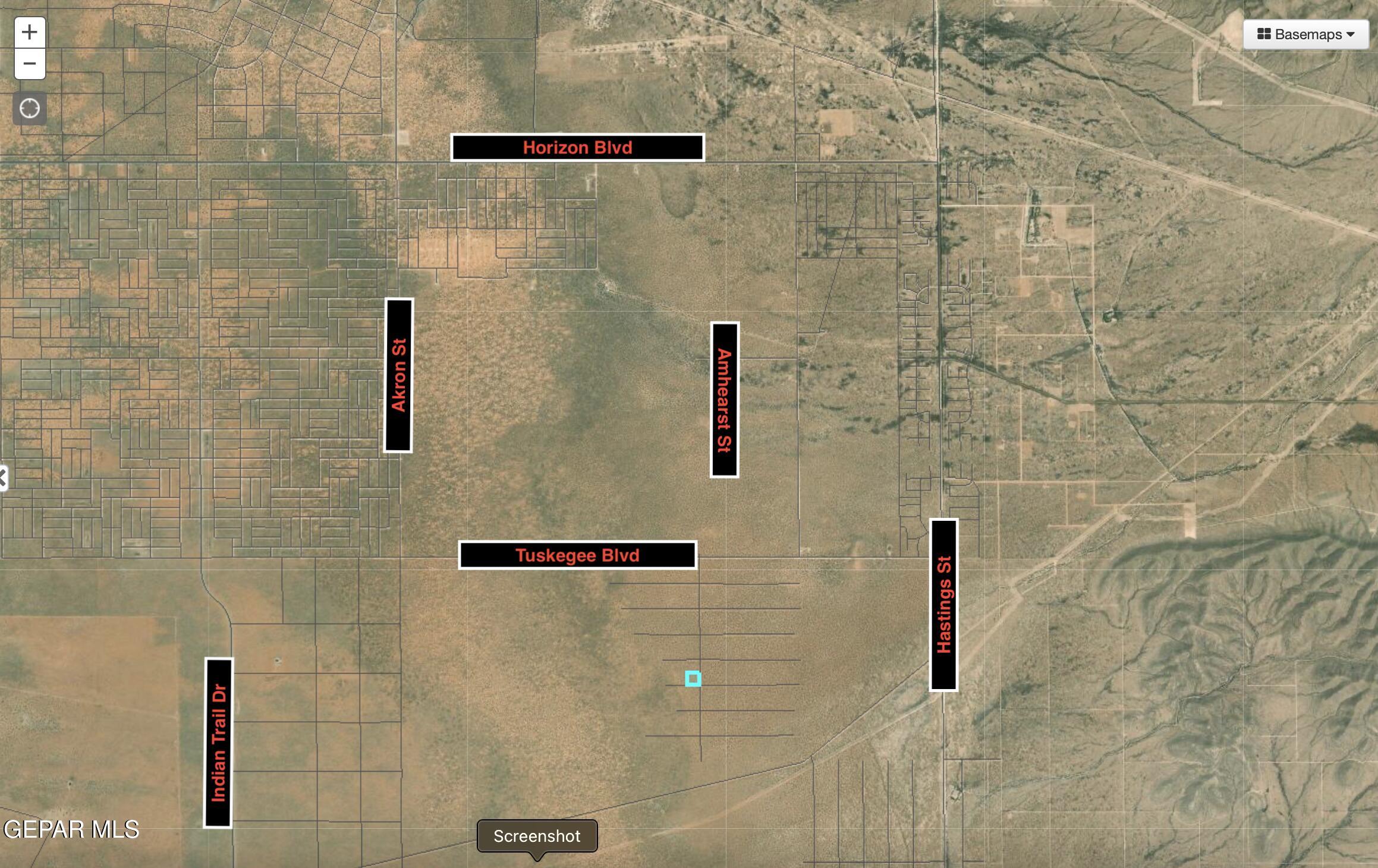Click the GEPAR MLS watermark text
The image size is (1378, 868).
[71, 828]
